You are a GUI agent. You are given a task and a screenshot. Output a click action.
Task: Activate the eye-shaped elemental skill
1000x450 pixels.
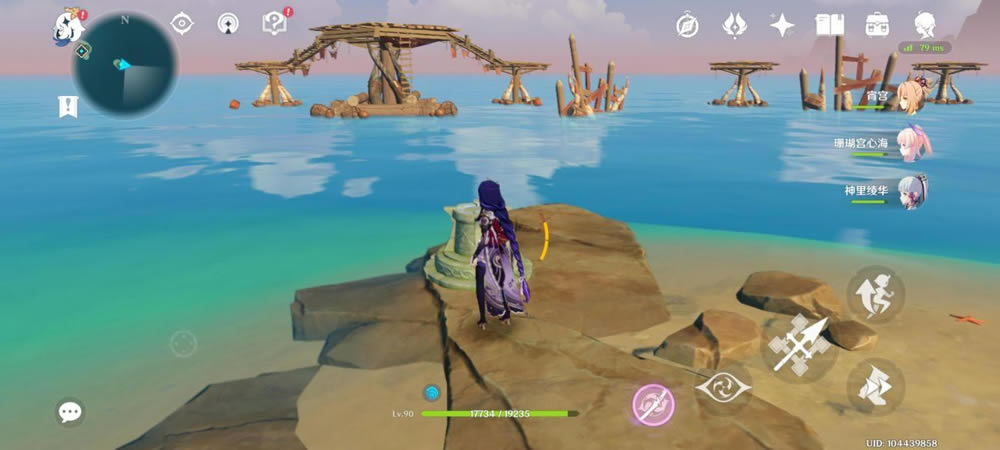click(723, 389)
